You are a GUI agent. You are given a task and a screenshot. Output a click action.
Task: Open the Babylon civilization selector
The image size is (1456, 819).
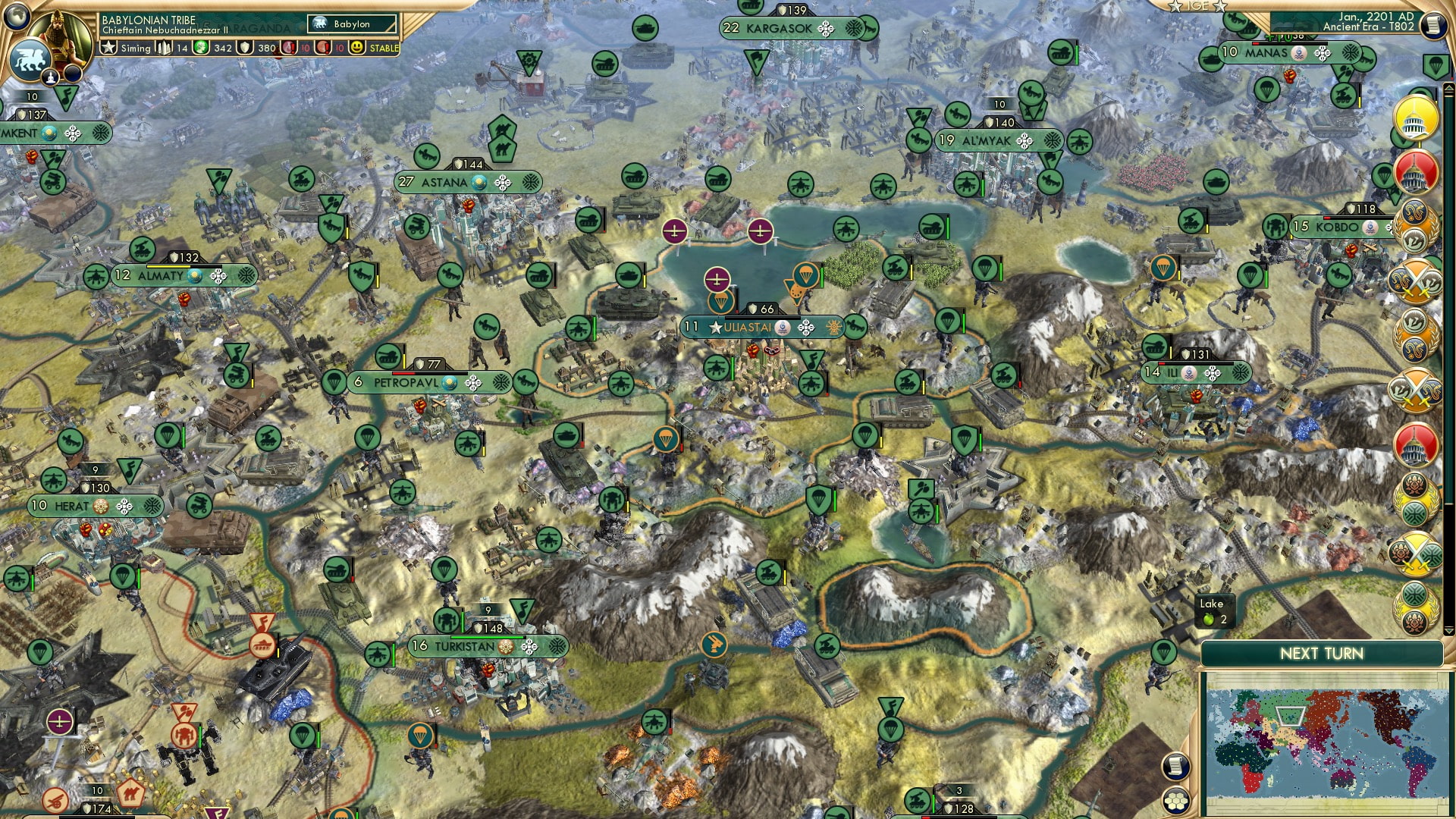pos(353,24)
